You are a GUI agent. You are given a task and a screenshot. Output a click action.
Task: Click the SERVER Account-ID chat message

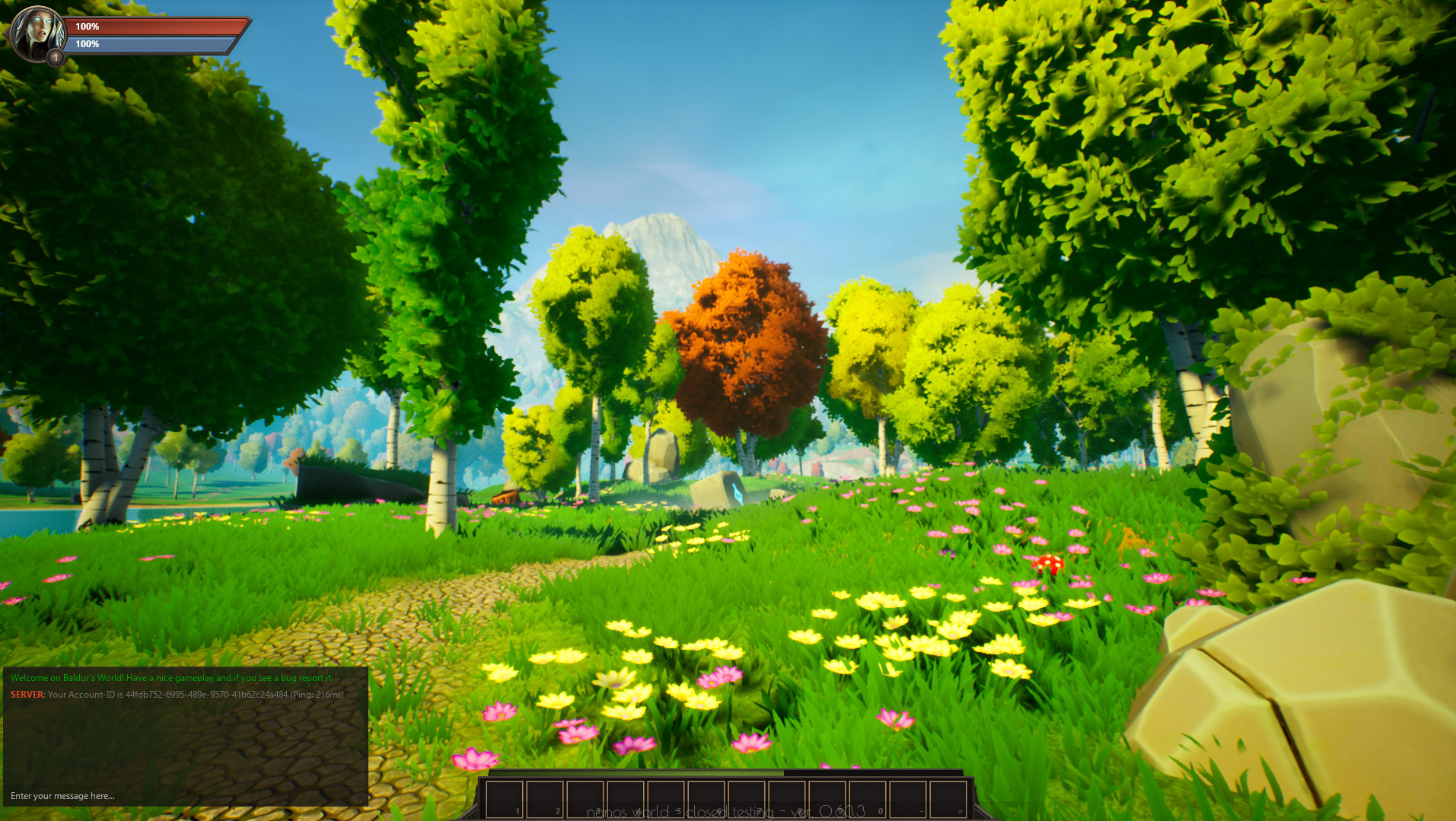(176, 694)
